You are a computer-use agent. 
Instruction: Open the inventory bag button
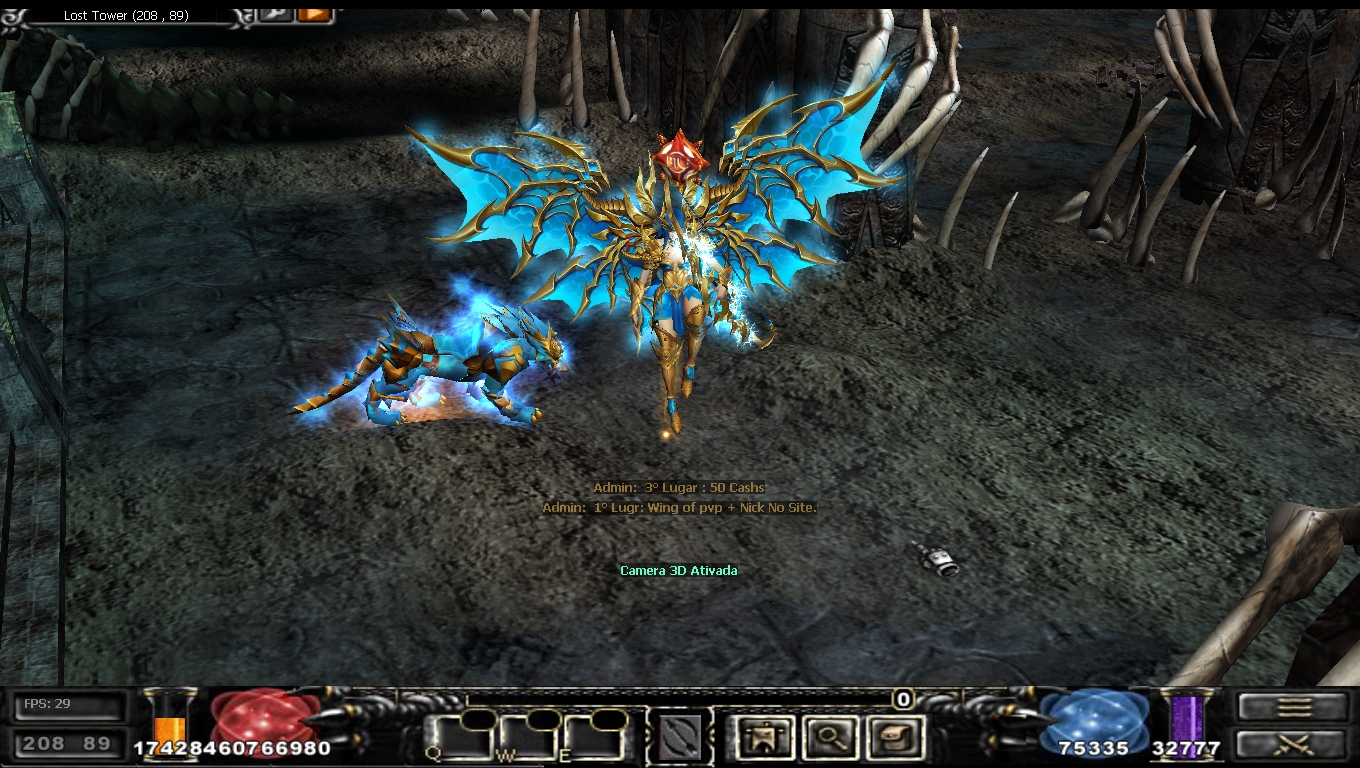point(893,738)
